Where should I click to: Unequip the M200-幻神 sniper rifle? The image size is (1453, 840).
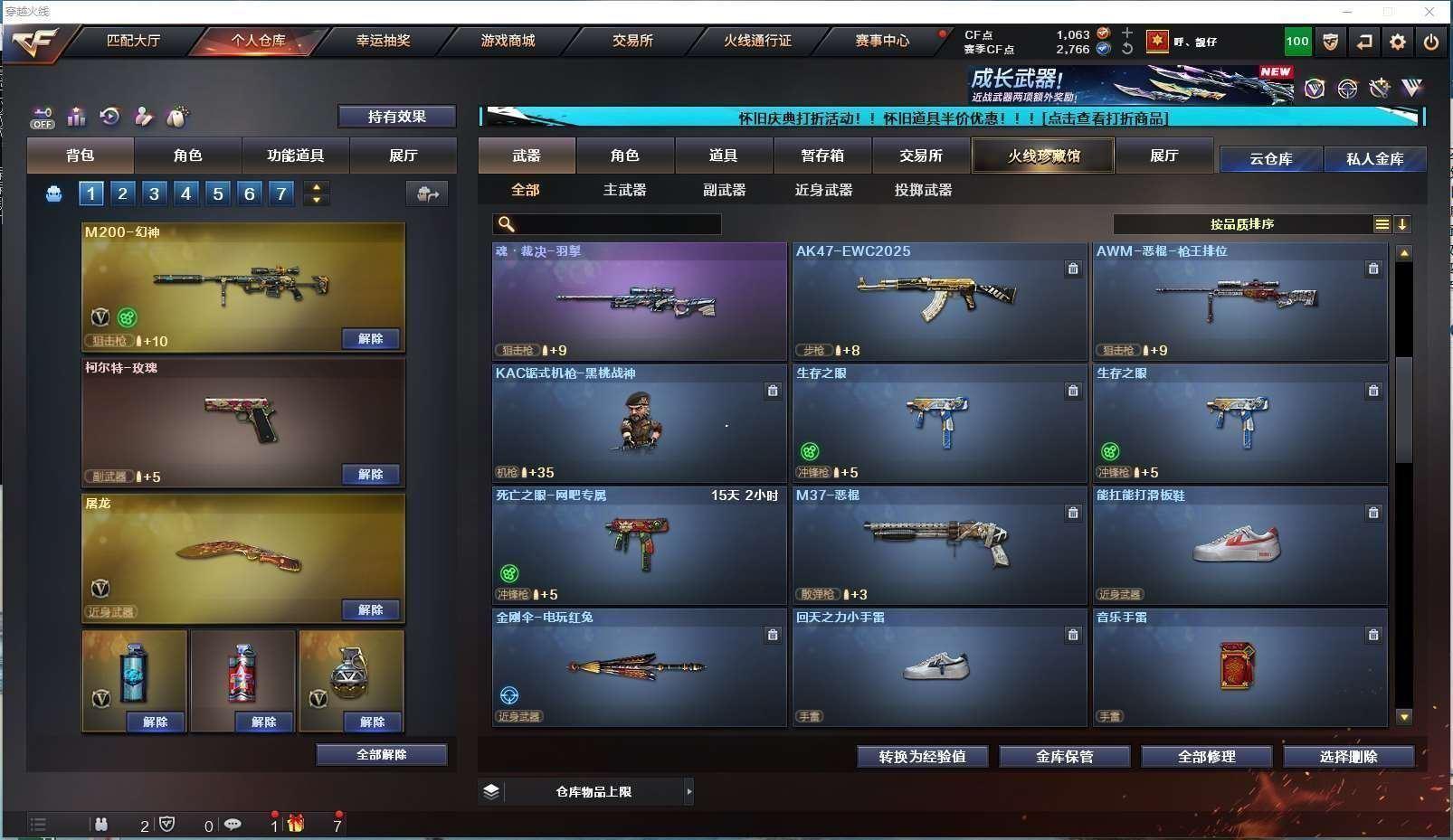370,338
